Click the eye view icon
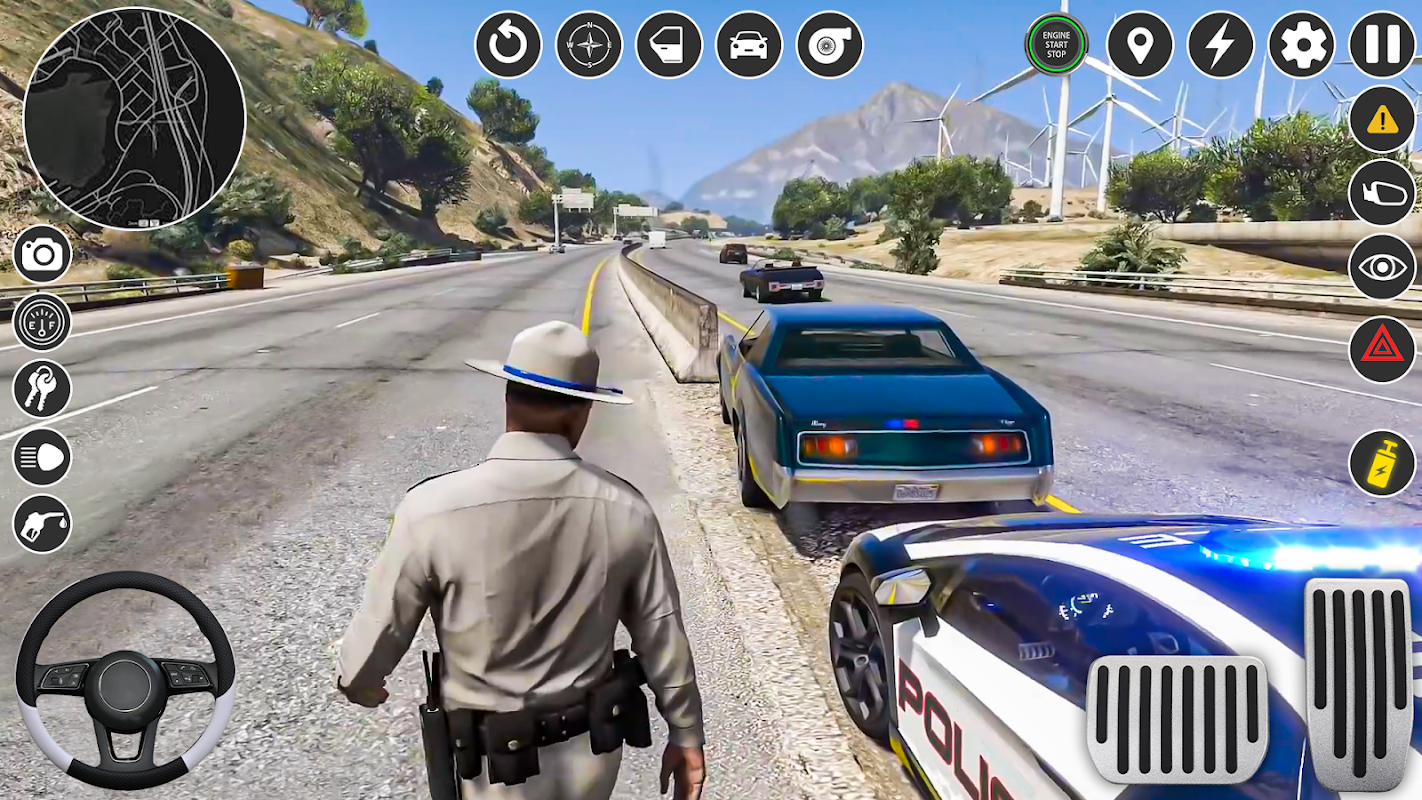 1382,267
